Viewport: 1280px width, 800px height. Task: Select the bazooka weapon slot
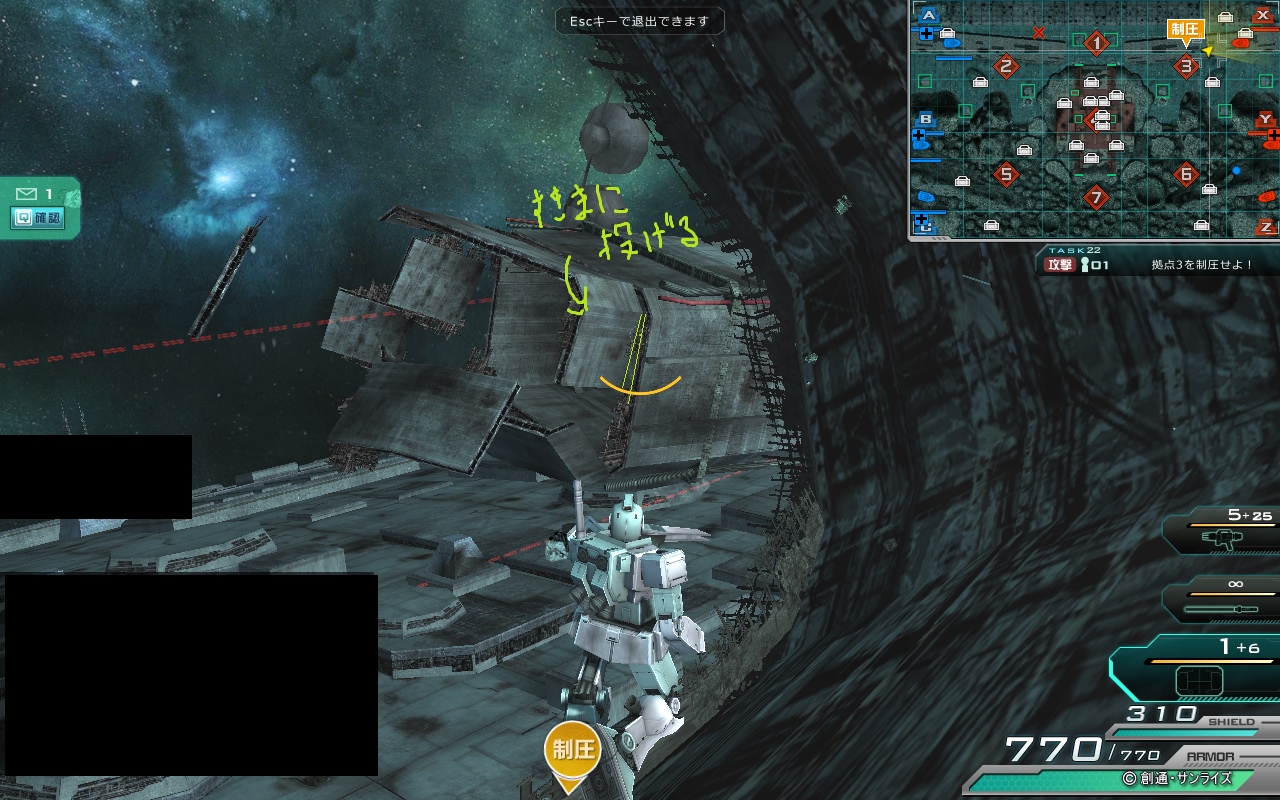[x=1226, y=539]
